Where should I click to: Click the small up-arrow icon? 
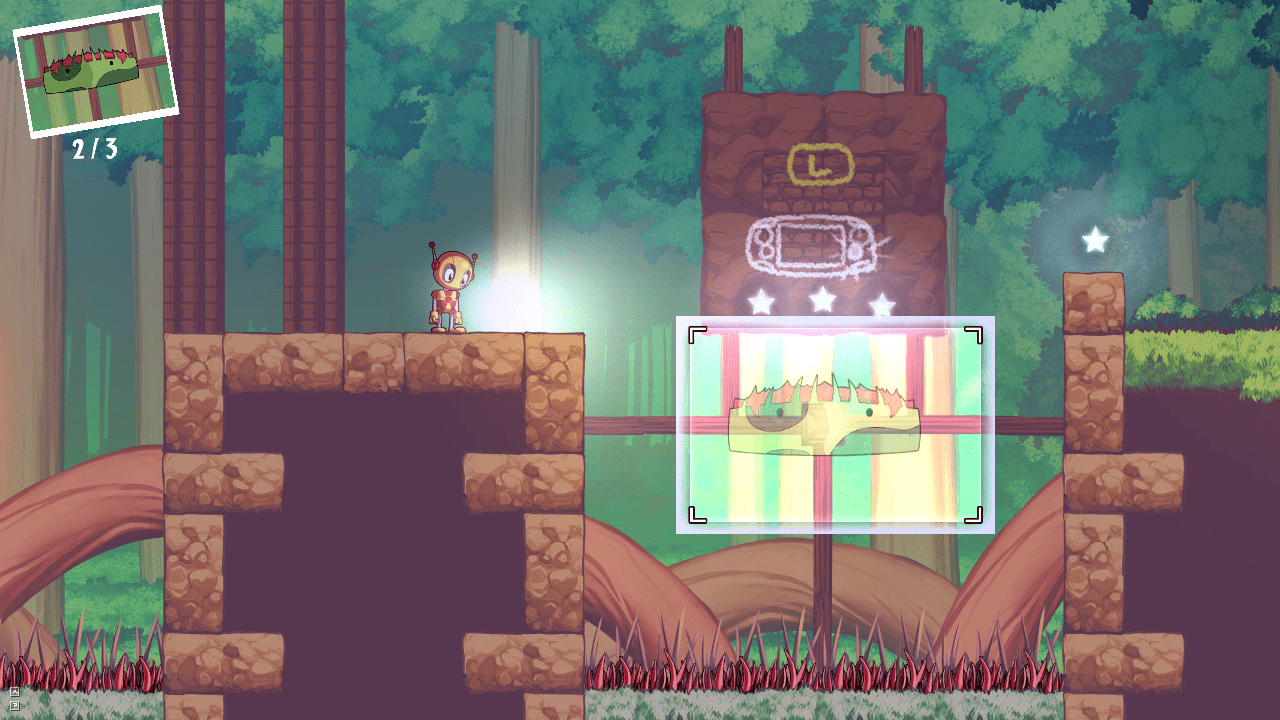click(14, 691)
